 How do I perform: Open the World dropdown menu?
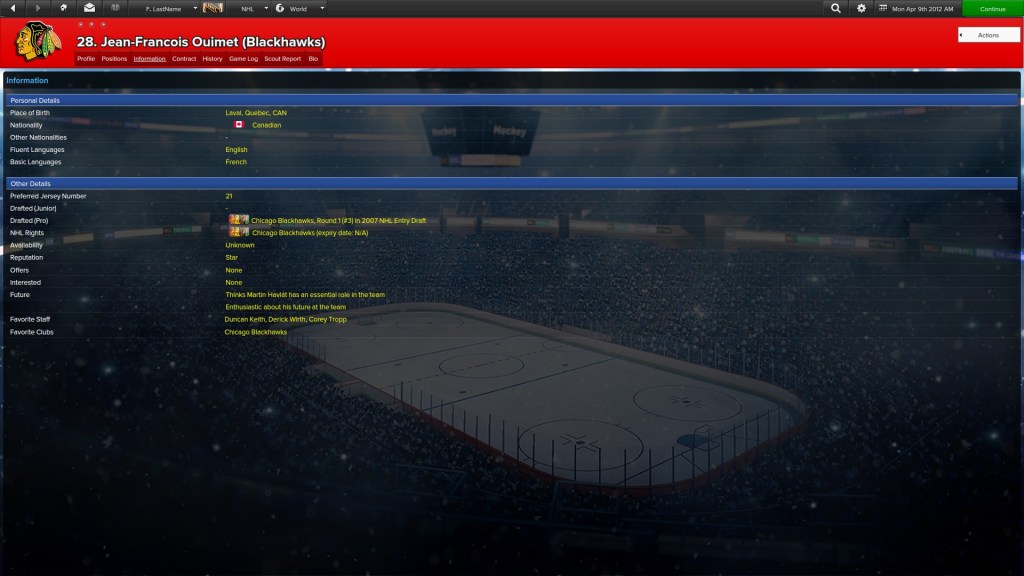pos(300,8)
